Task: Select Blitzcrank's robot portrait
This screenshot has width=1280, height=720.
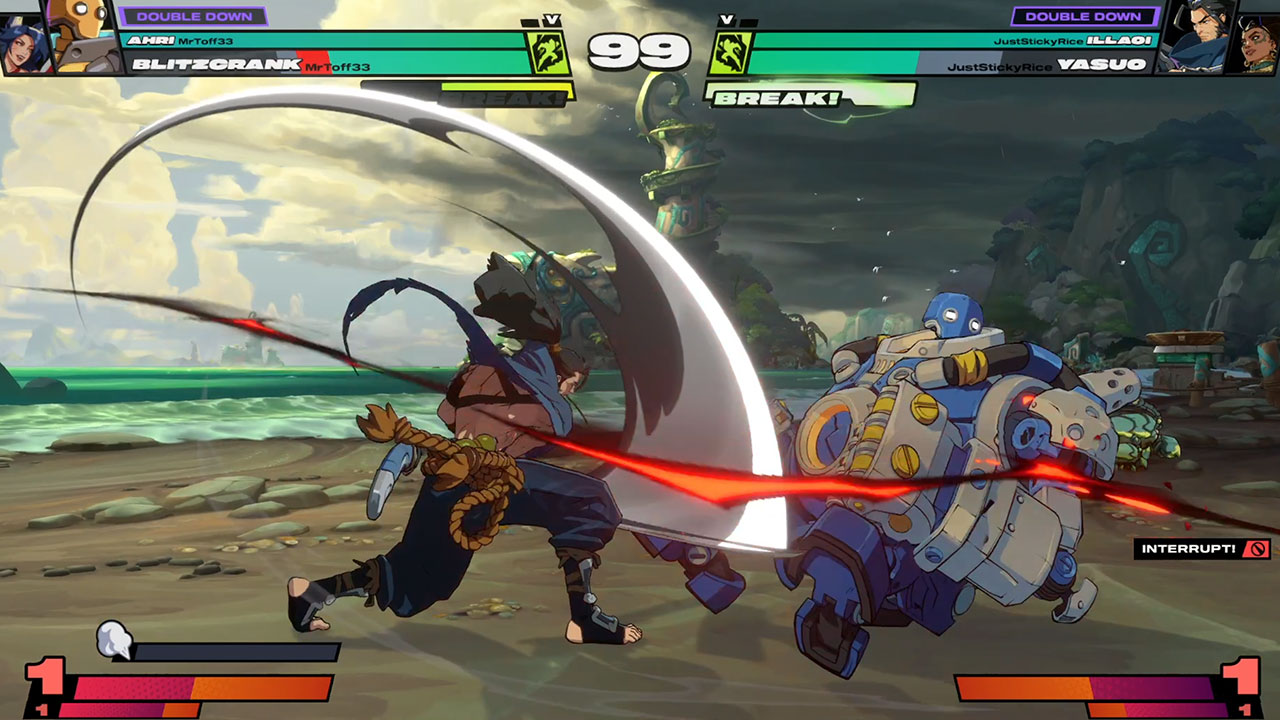Action: pos(82,36)
